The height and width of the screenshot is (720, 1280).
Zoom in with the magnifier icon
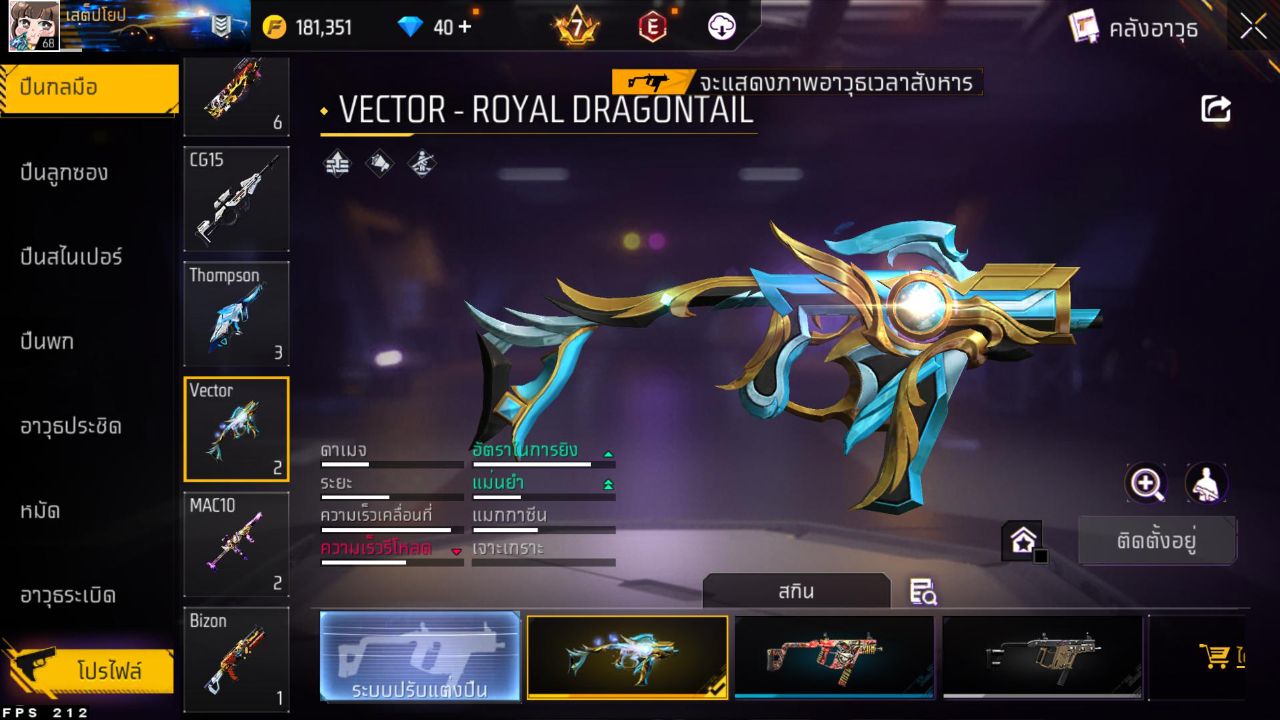pyautogui.click(x=1146, y=484)
